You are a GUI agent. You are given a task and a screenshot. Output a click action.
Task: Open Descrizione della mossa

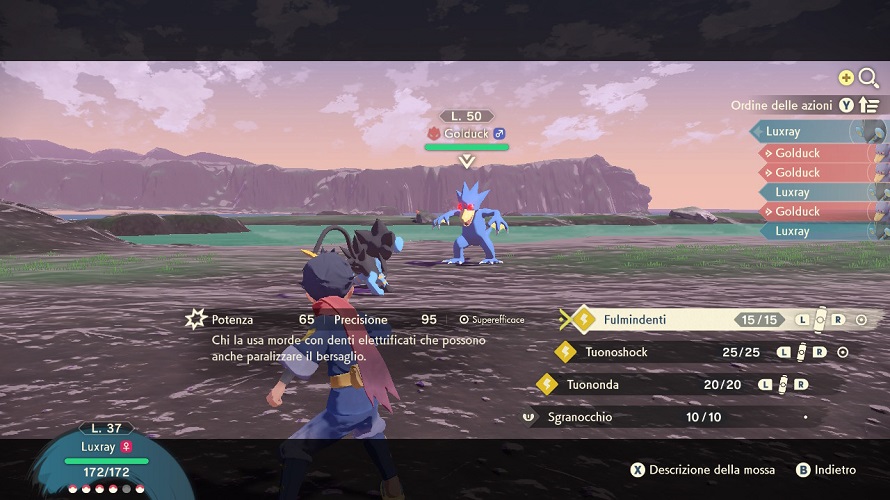tap(702, 470)
